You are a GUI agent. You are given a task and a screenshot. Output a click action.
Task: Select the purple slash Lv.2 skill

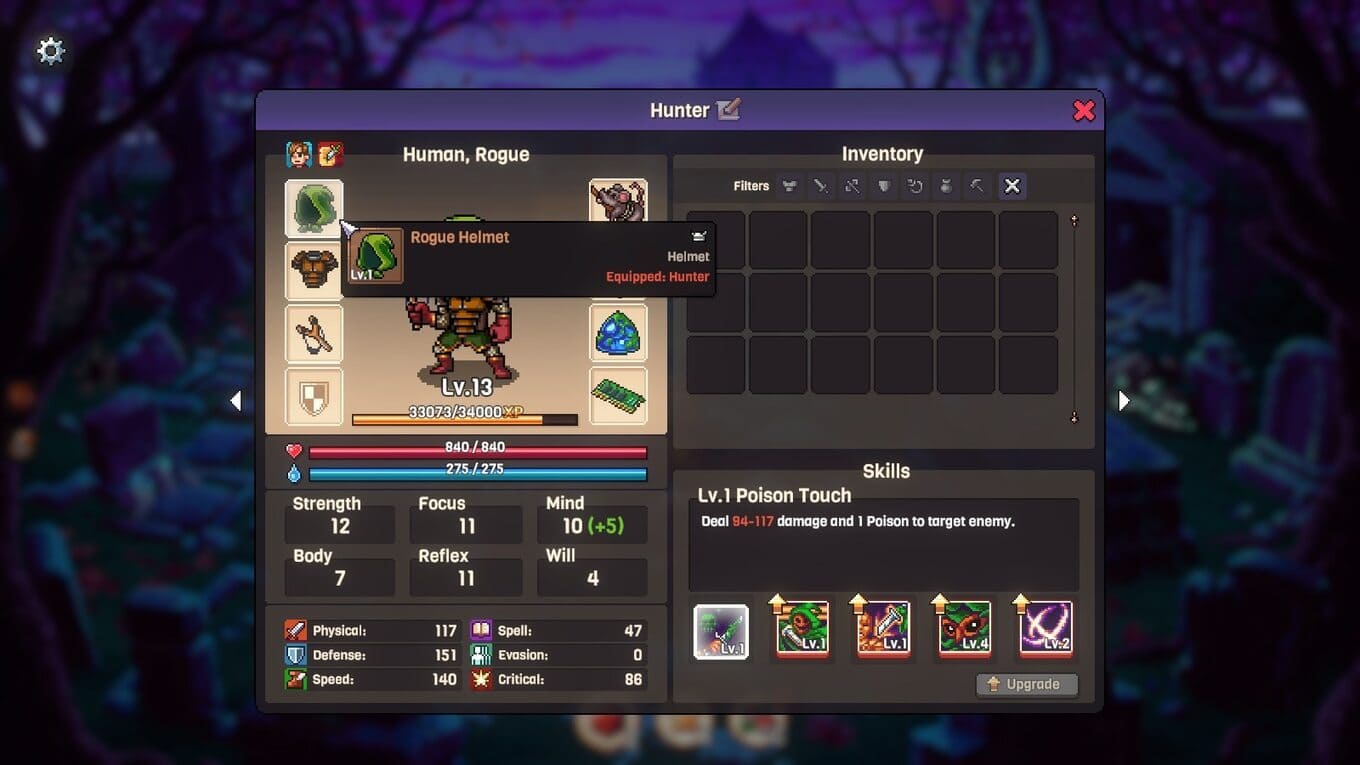click(x=1046, y=629)
